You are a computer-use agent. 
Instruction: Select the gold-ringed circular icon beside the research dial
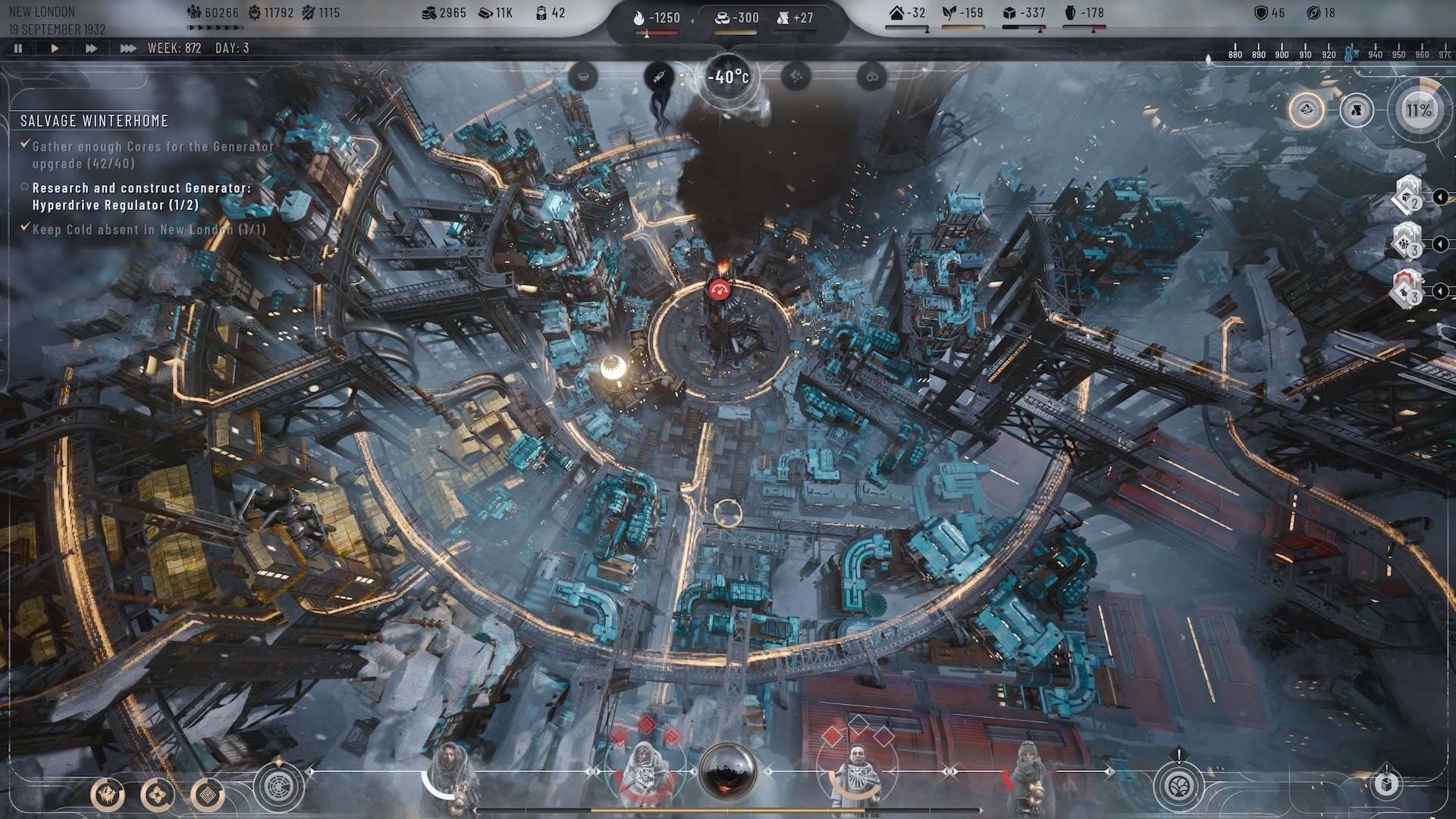point(1307,111)
